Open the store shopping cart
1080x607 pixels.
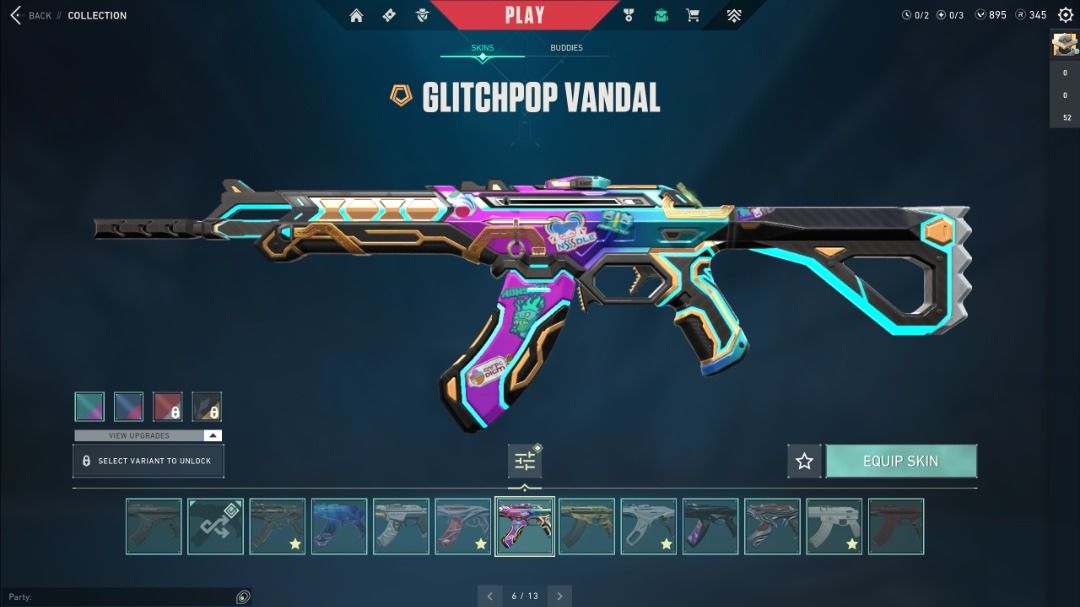coord(692,15)
